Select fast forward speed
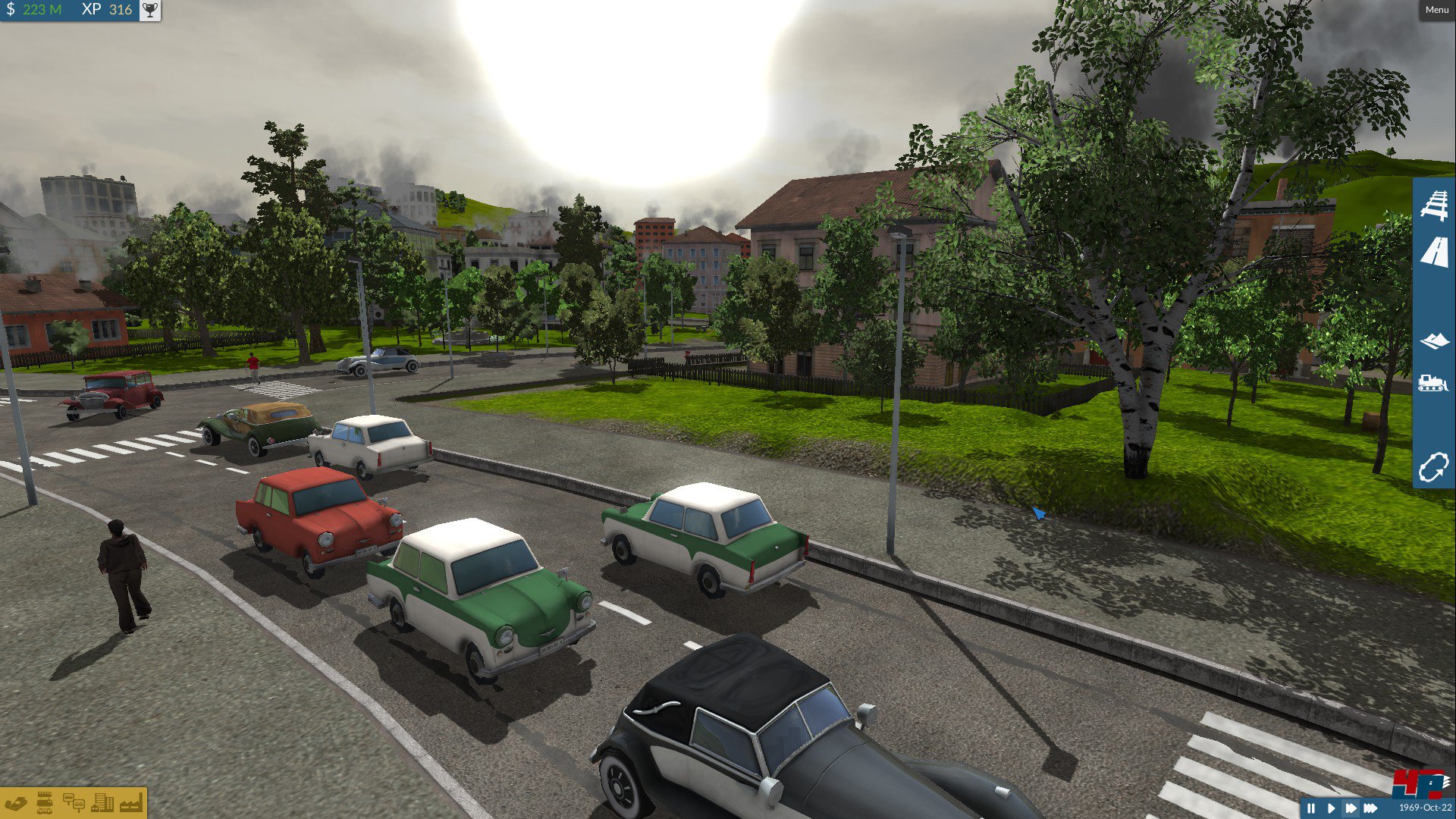The image size is (1456, 819). [1351, 808]
